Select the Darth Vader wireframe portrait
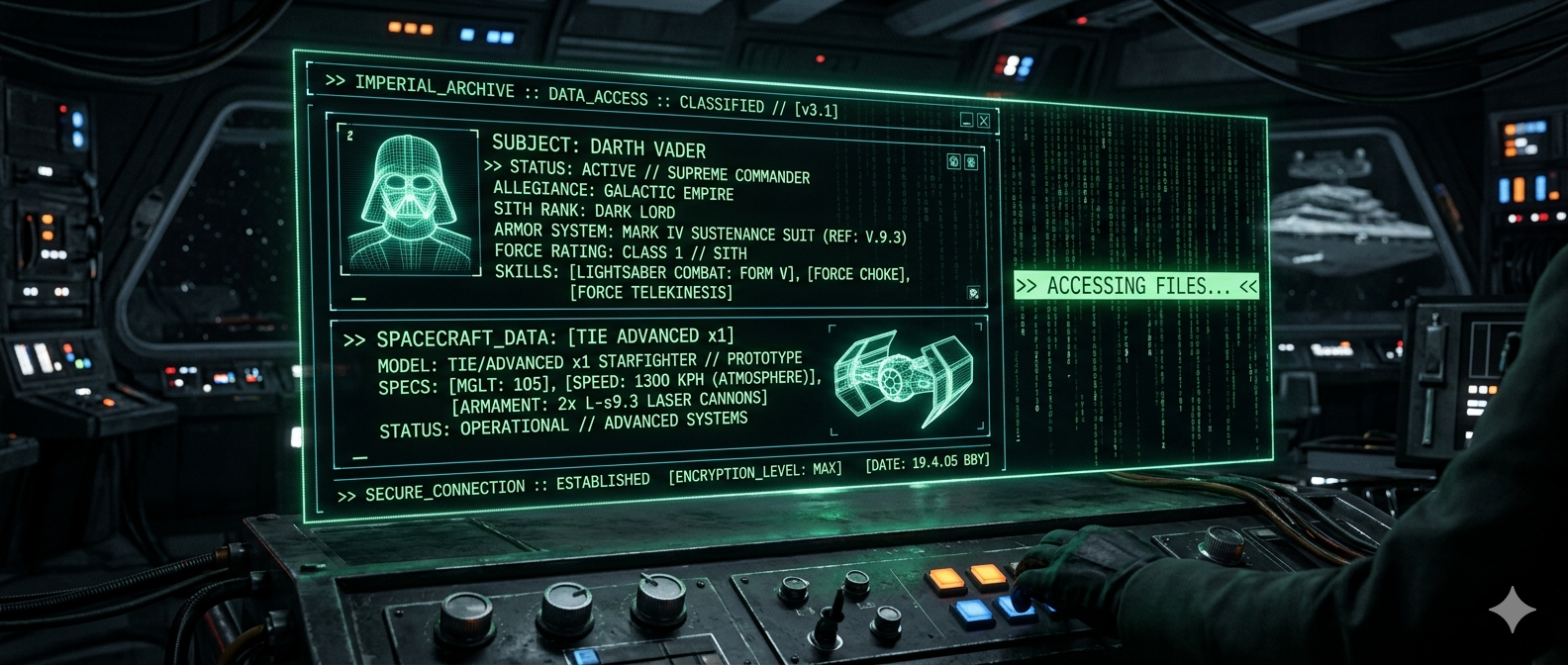The width and height of the screenshot is (1568, 665). click(x=409, y=200)
